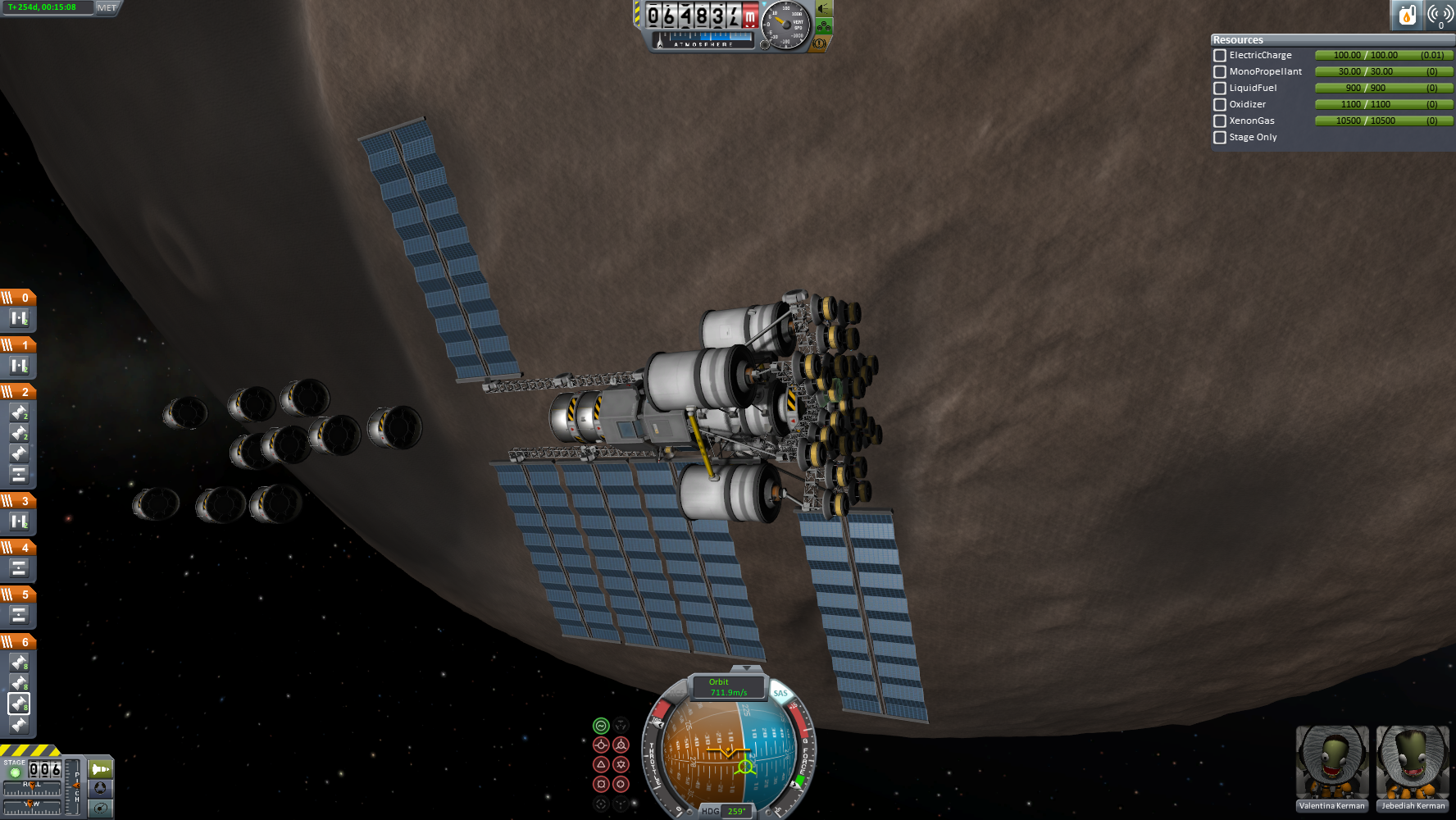Image resolution: width=1456 pixels, height=820 pixels.
Task: Open the orbital map view button
Action: (x=101, y=808)
